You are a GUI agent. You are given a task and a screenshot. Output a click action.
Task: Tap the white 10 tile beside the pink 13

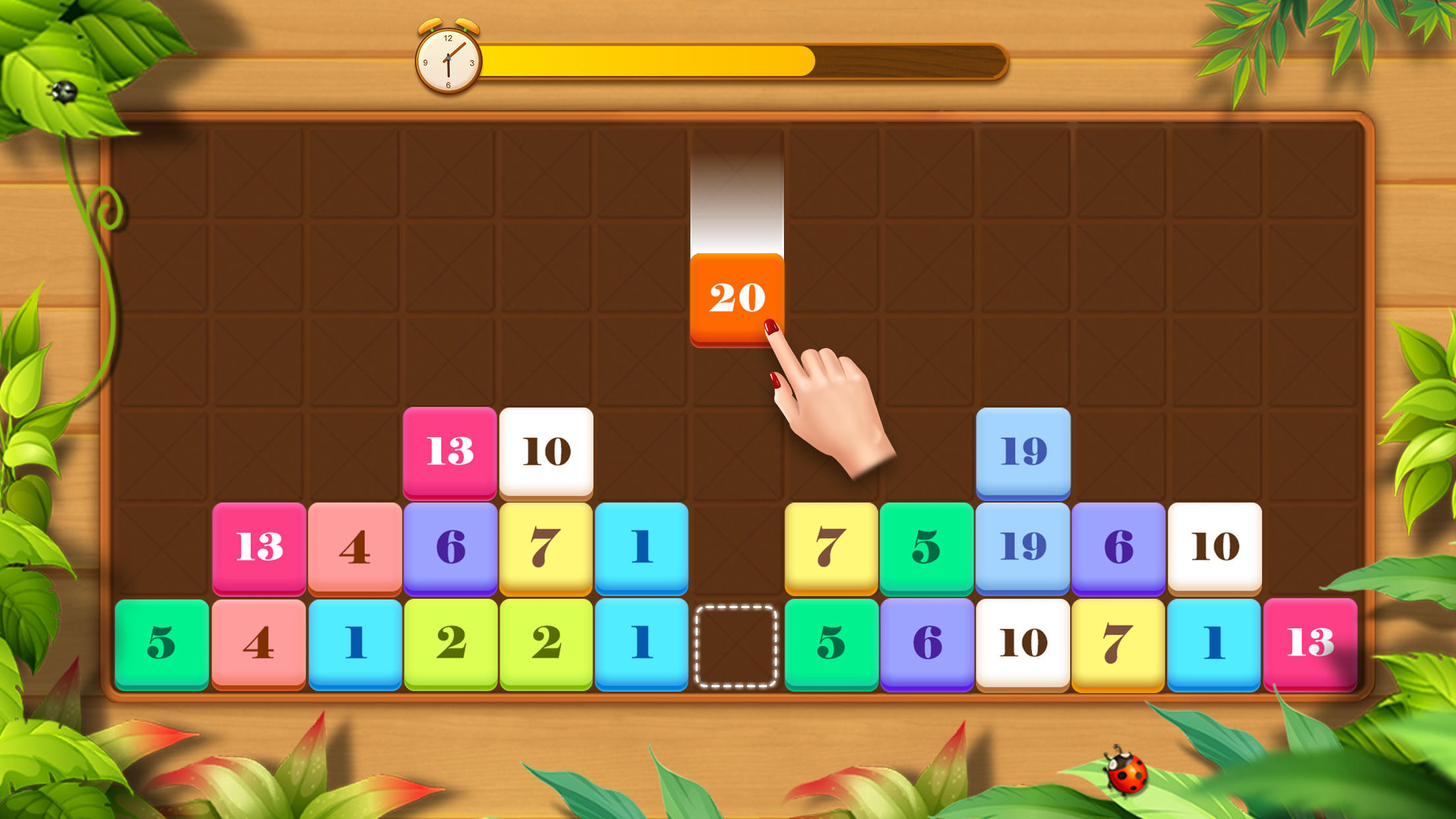tap(546, 452)
